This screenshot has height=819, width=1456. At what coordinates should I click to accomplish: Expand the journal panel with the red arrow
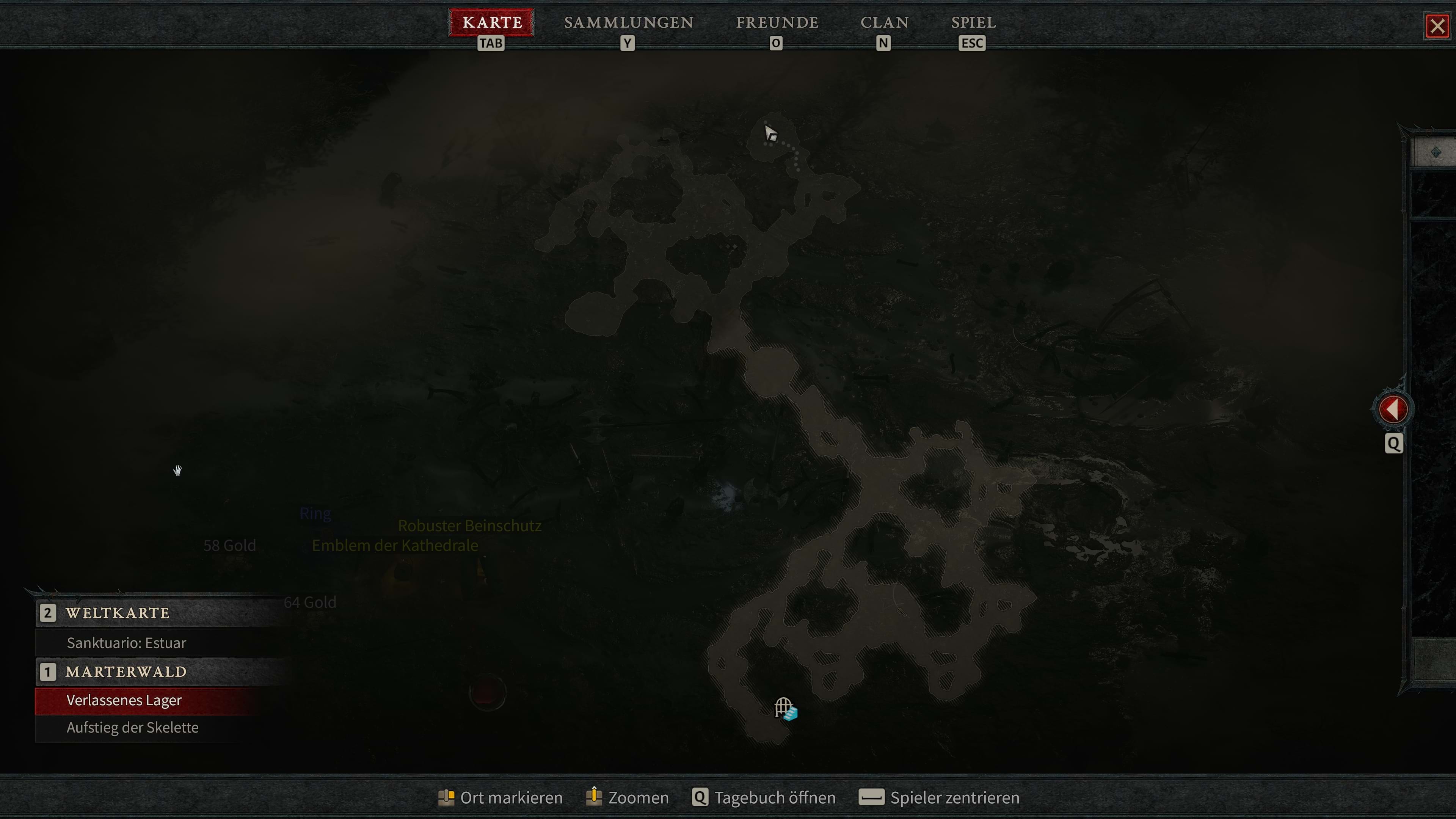(x=1393, y=409)
